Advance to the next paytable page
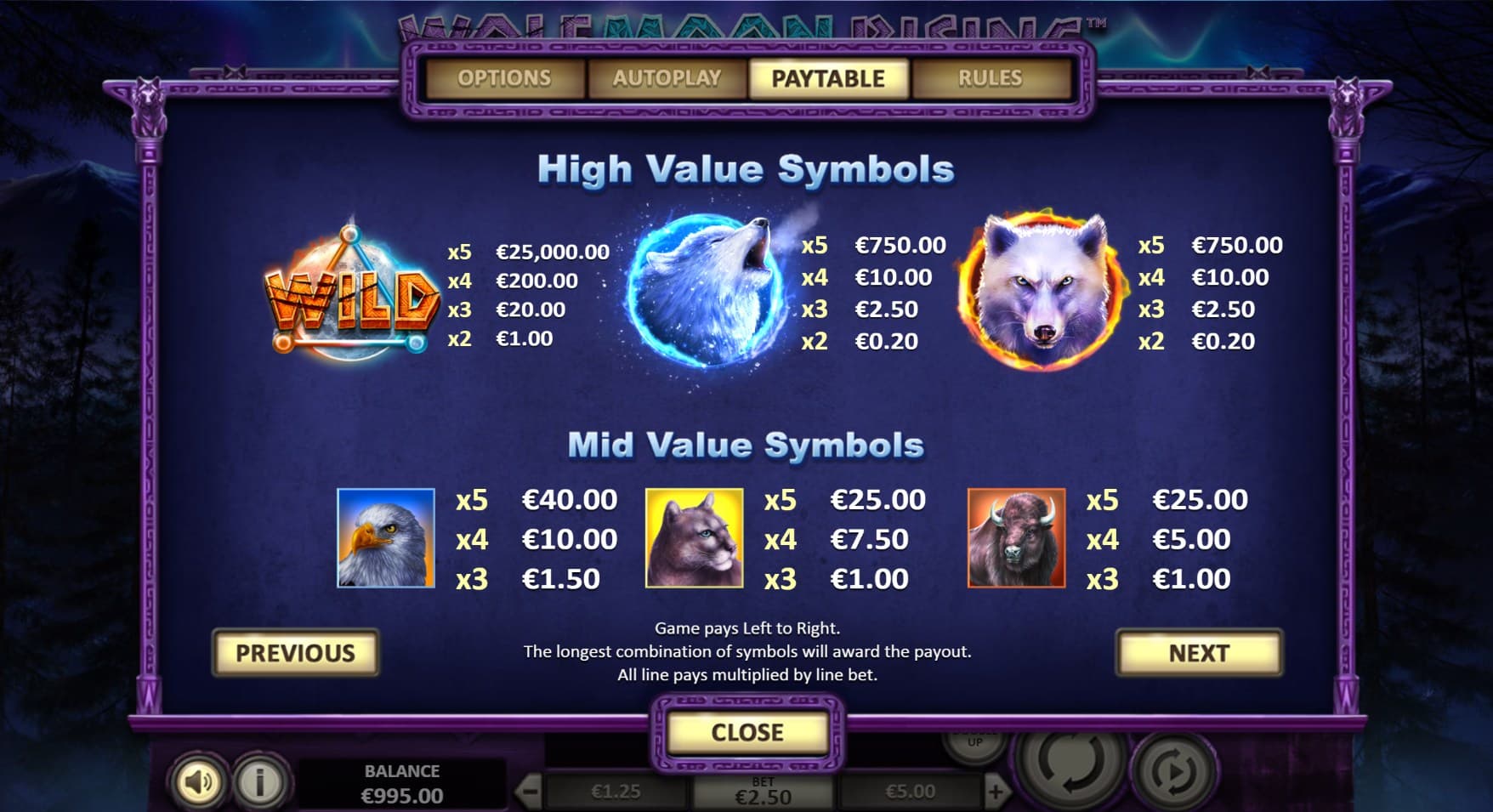Screen dimensions: 1493x812 1199,653
